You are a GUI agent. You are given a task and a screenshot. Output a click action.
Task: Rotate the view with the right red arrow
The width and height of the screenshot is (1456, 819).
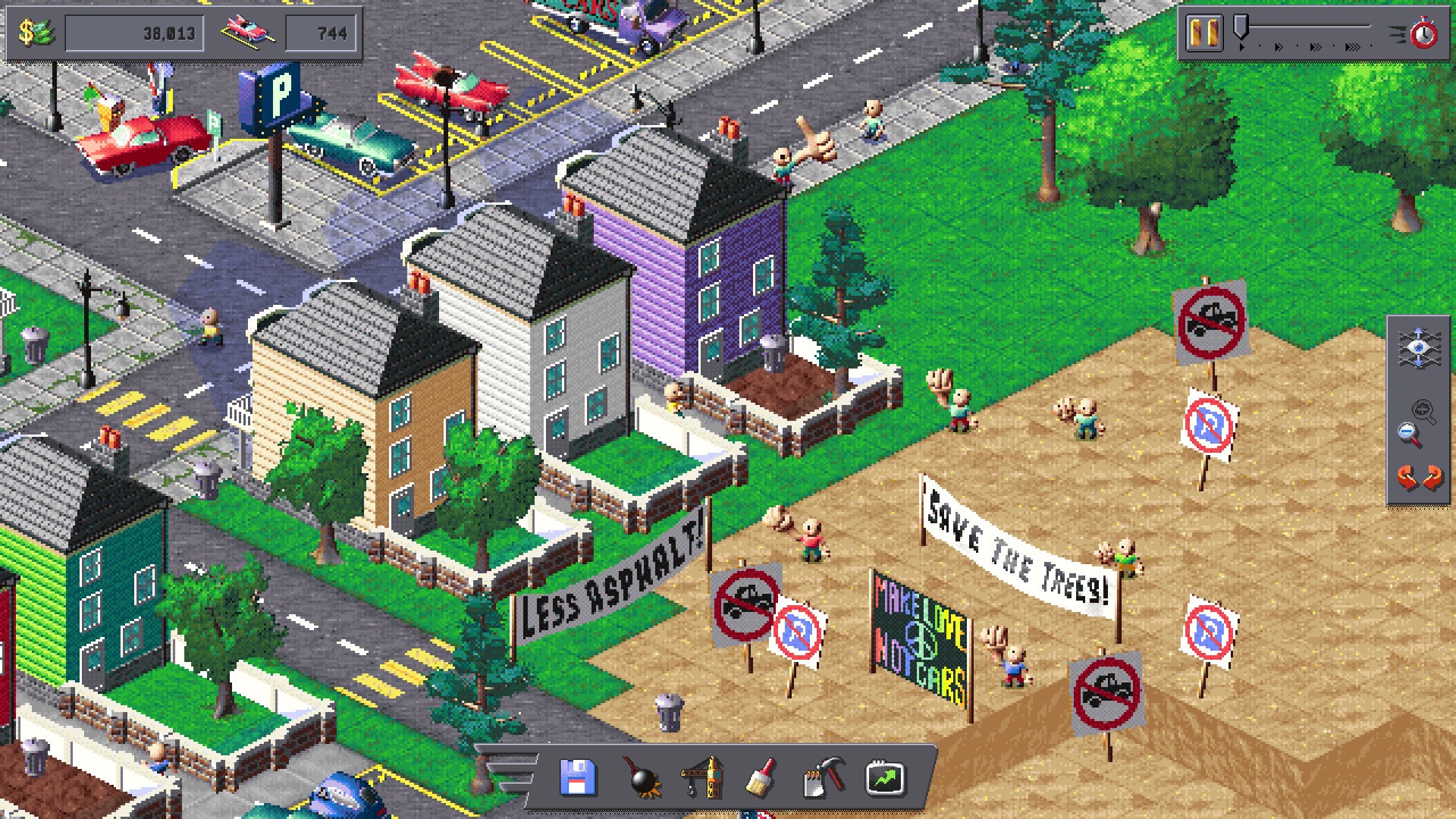1432,479
